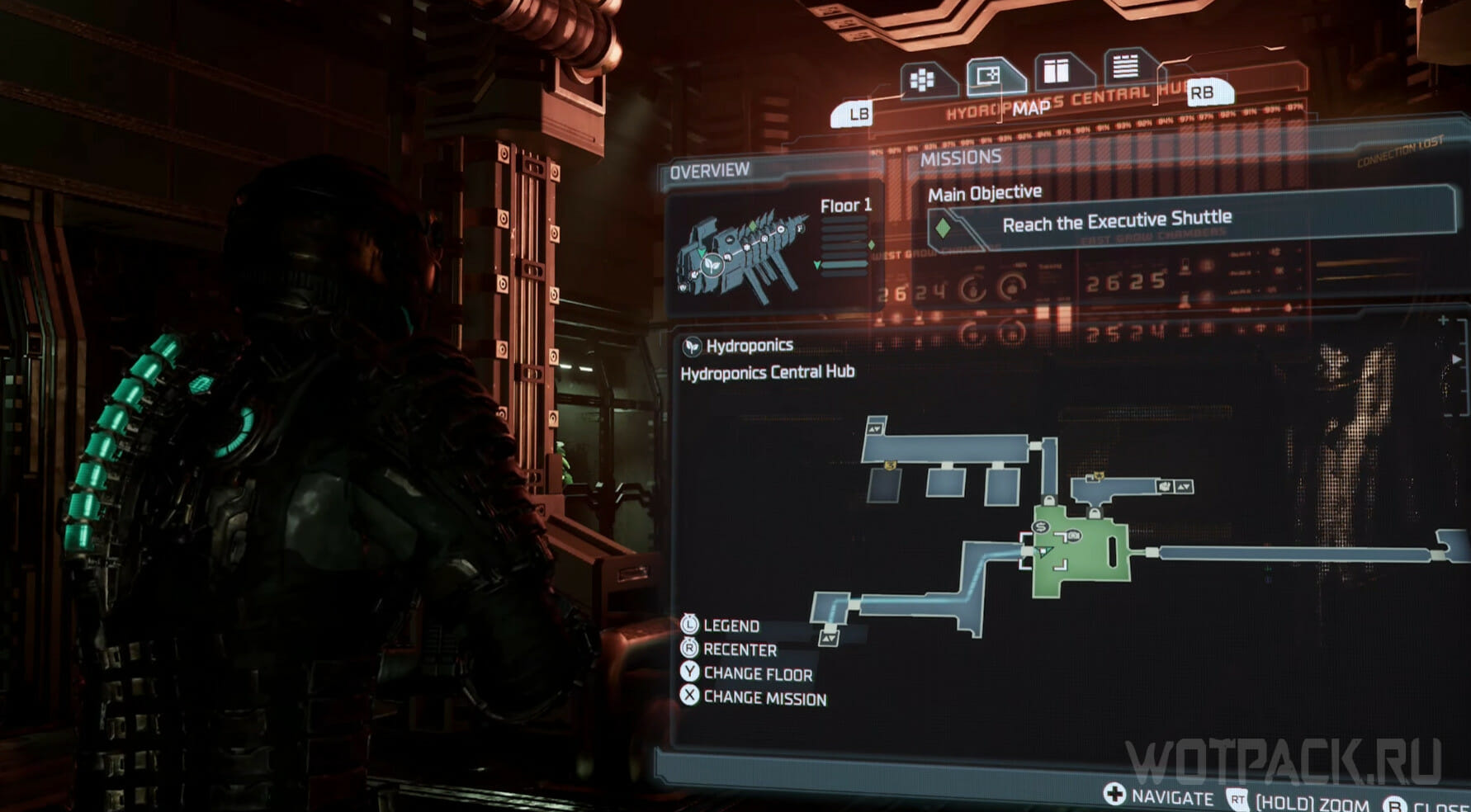Choose the Change Mission option
The height and width of the screenshot is (812, 1471).
764,698
